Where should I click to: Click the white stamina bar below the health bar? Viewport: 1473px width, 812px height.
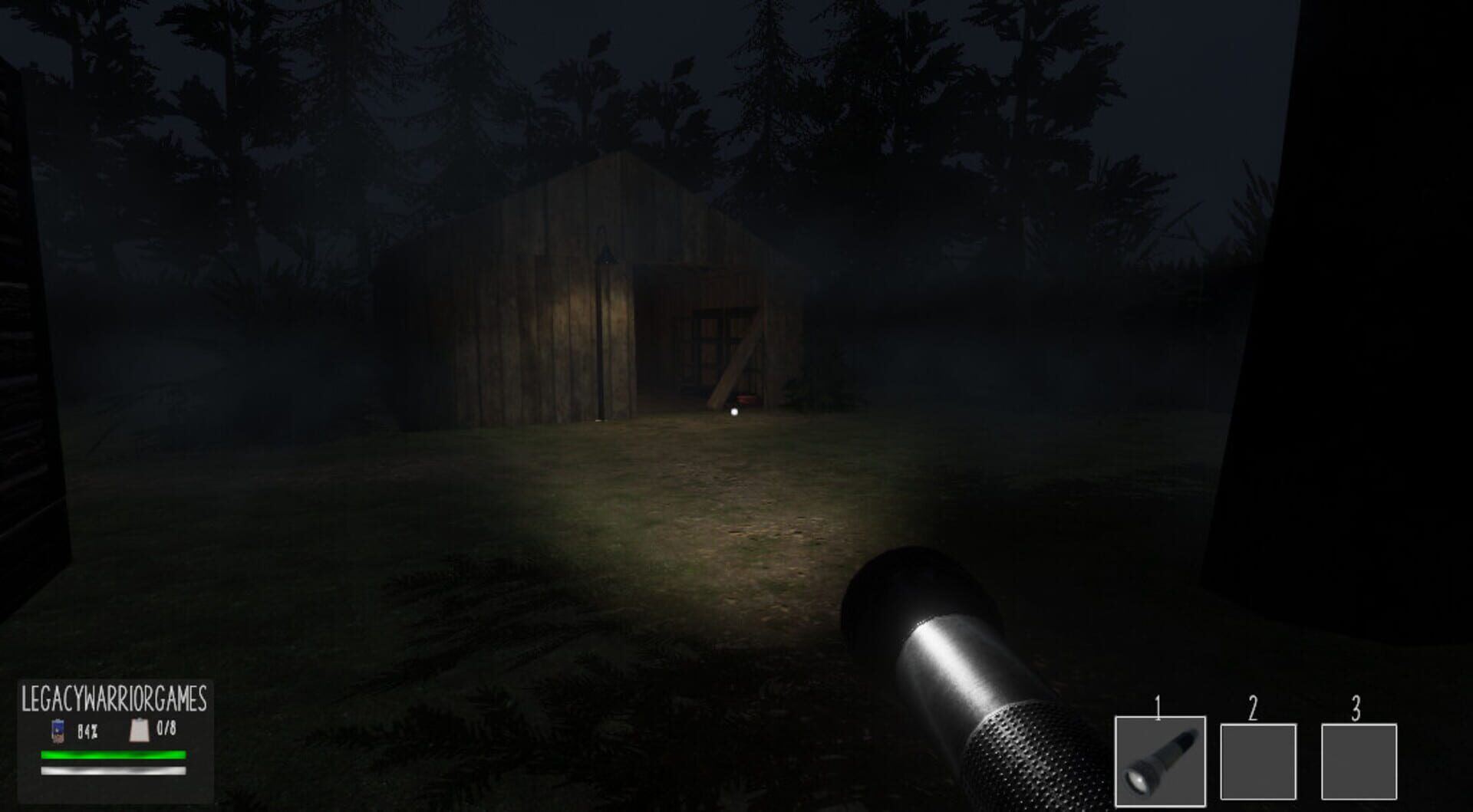pos(113,771)
